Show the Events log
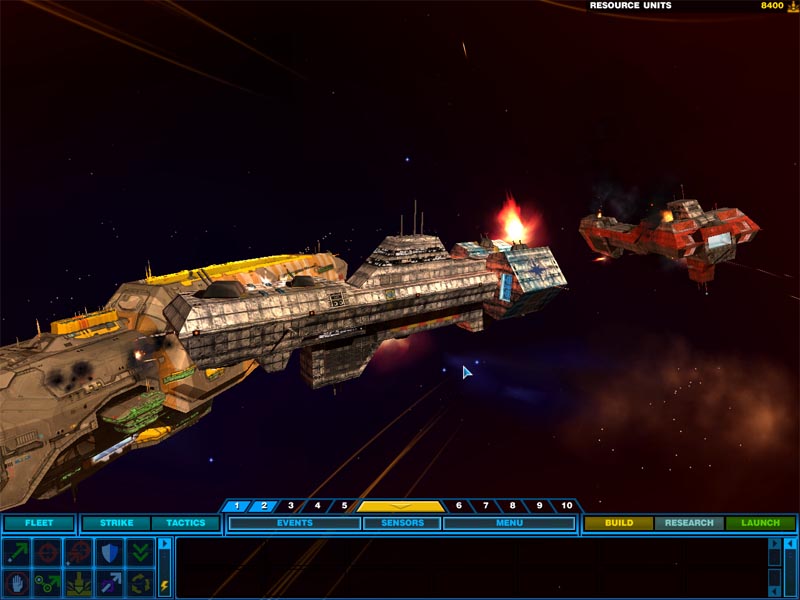Image resolution: width=800 pixels, height=600 pixels. [294, 523]
